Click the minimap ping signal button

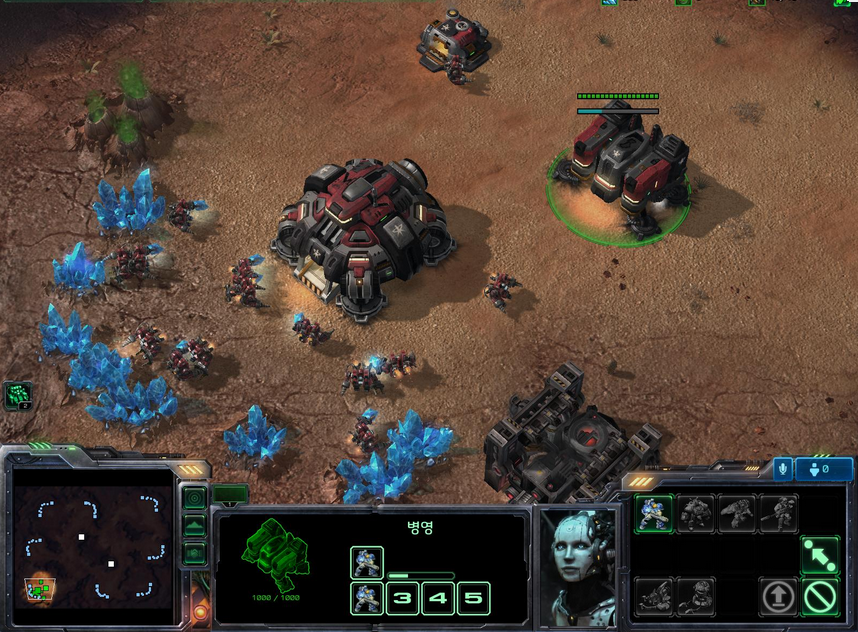point(195,497)
